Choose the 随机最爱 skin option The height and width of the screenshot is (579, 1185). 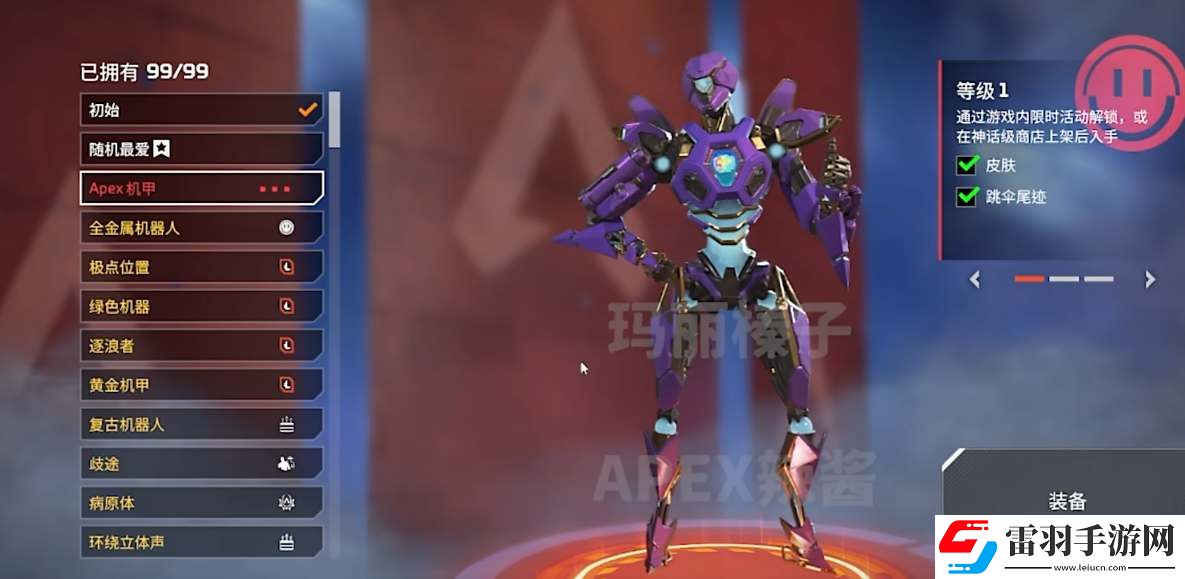click(x=200, y=149)
